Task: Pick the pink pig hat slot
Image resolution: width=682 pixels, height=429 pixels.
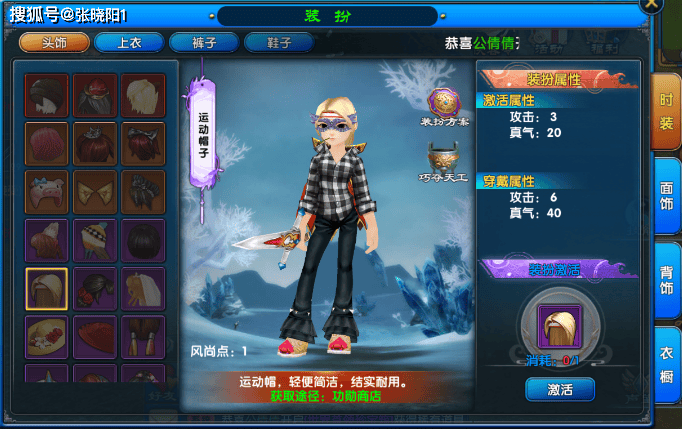Action: 46,191
